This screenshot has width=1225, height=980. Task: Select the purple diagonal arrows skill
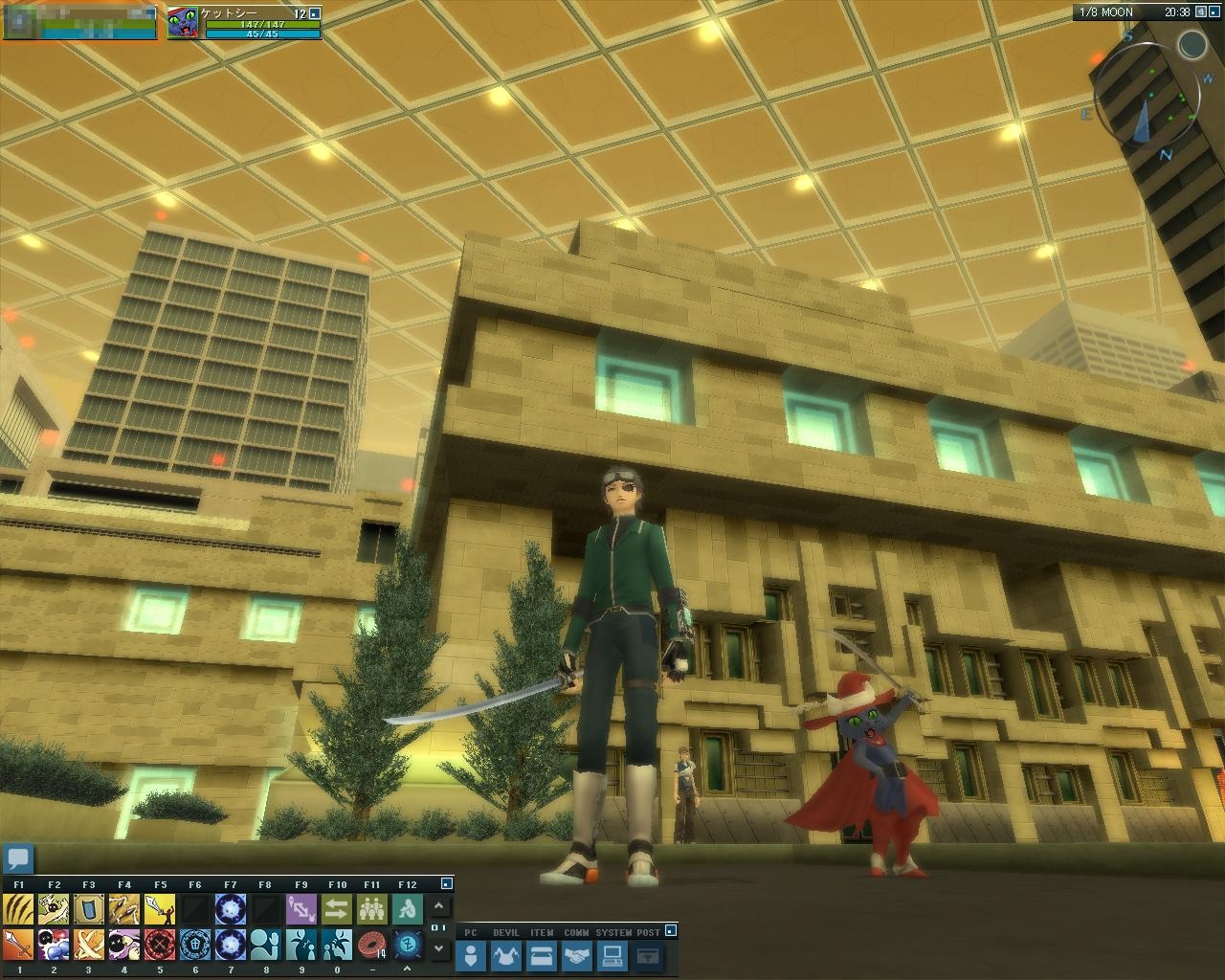301,908
